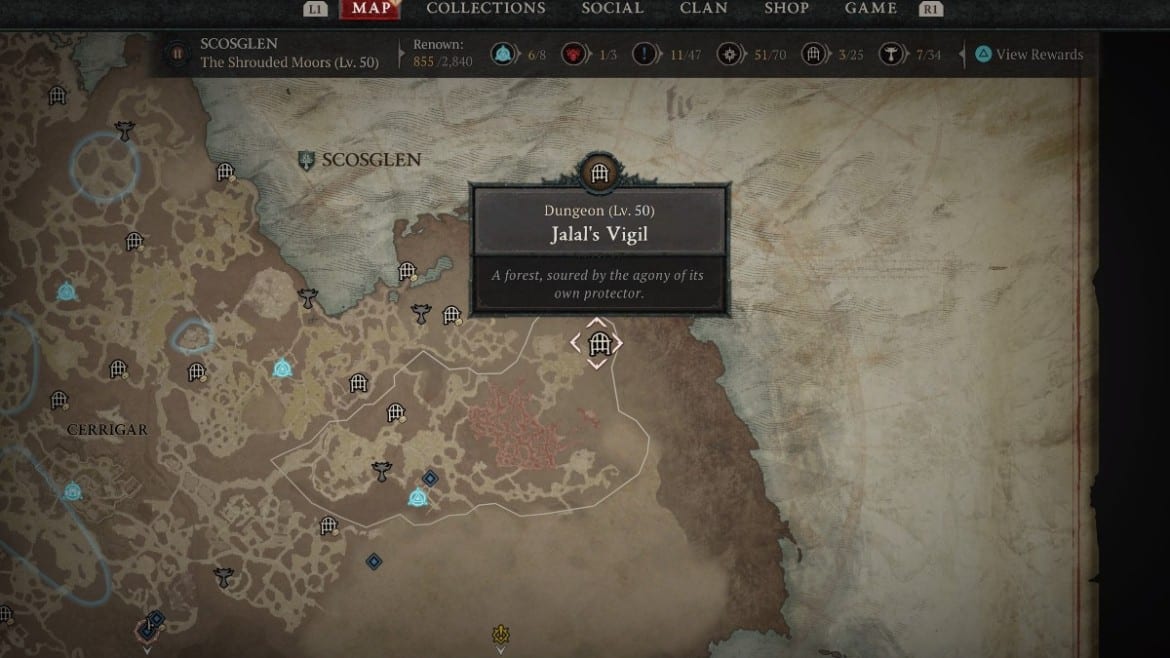Image resolution: width=1170 pixels, height=658 pixels.
Task: View Rewards for Scosglen renown
Action: point(1029,55)
